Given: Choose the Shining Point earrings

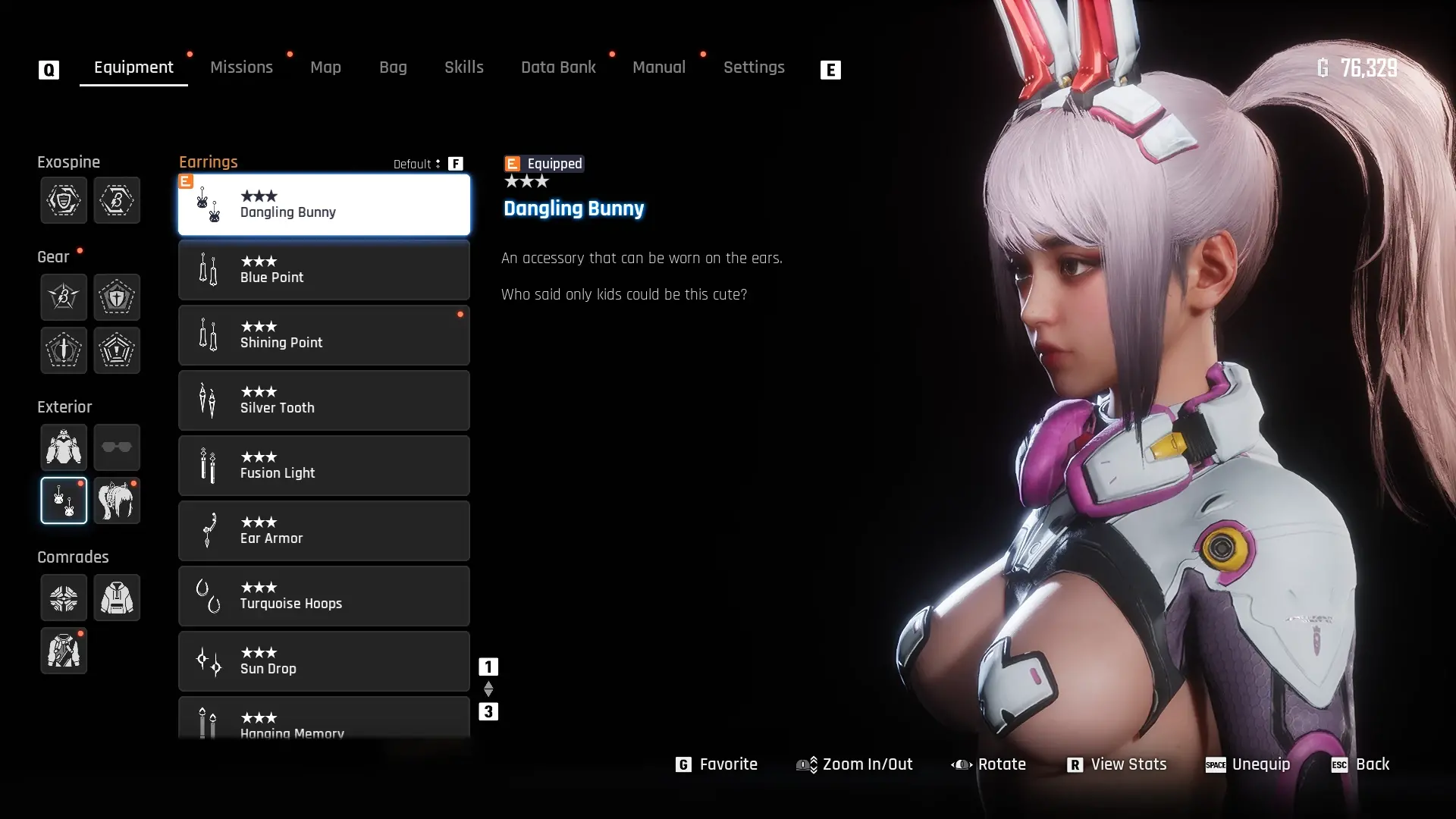Looking at the screenshot, I should (x=324, y=335).
